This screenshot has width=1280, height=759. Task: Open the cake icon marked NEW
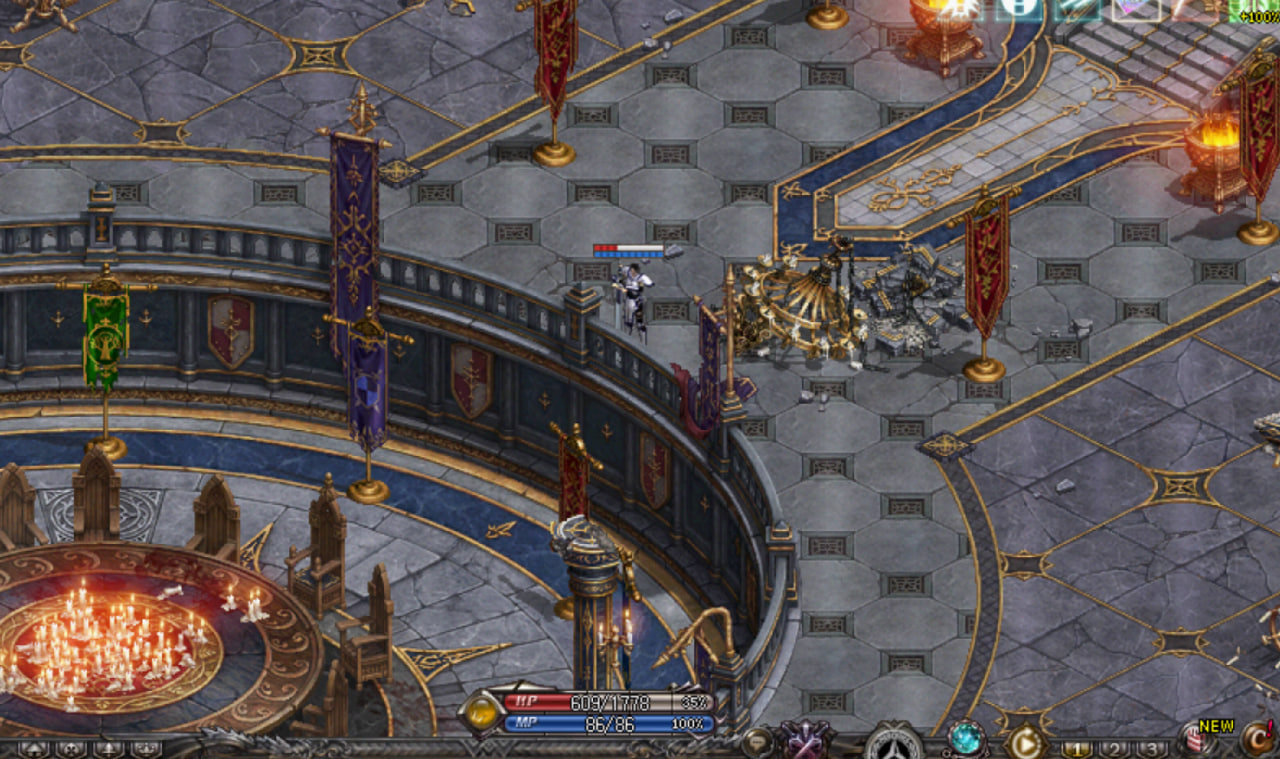pyautogui.click(x=1197, y=742)
